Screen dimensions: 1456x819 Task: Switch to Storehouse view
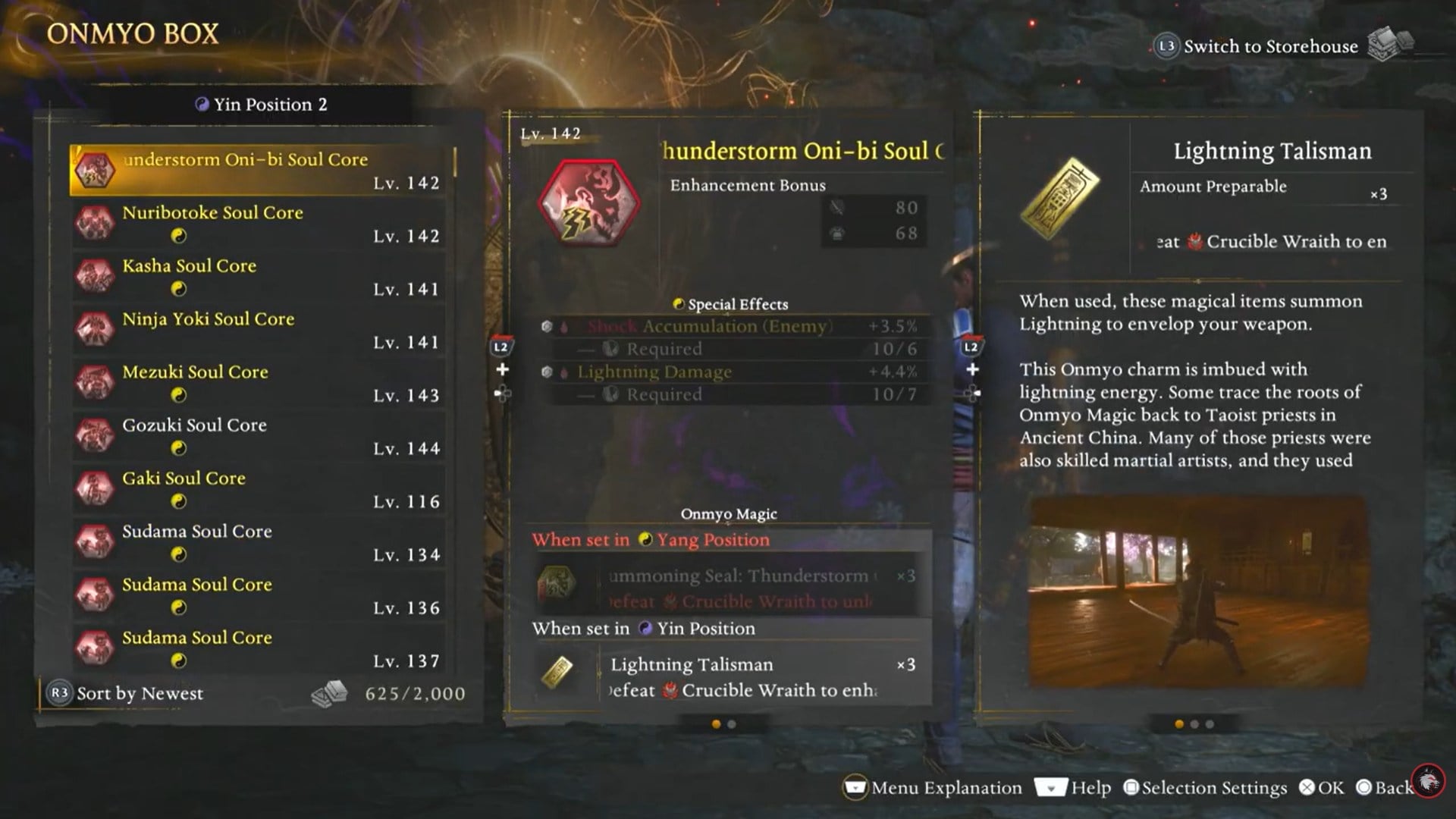tap(1270, 46)
